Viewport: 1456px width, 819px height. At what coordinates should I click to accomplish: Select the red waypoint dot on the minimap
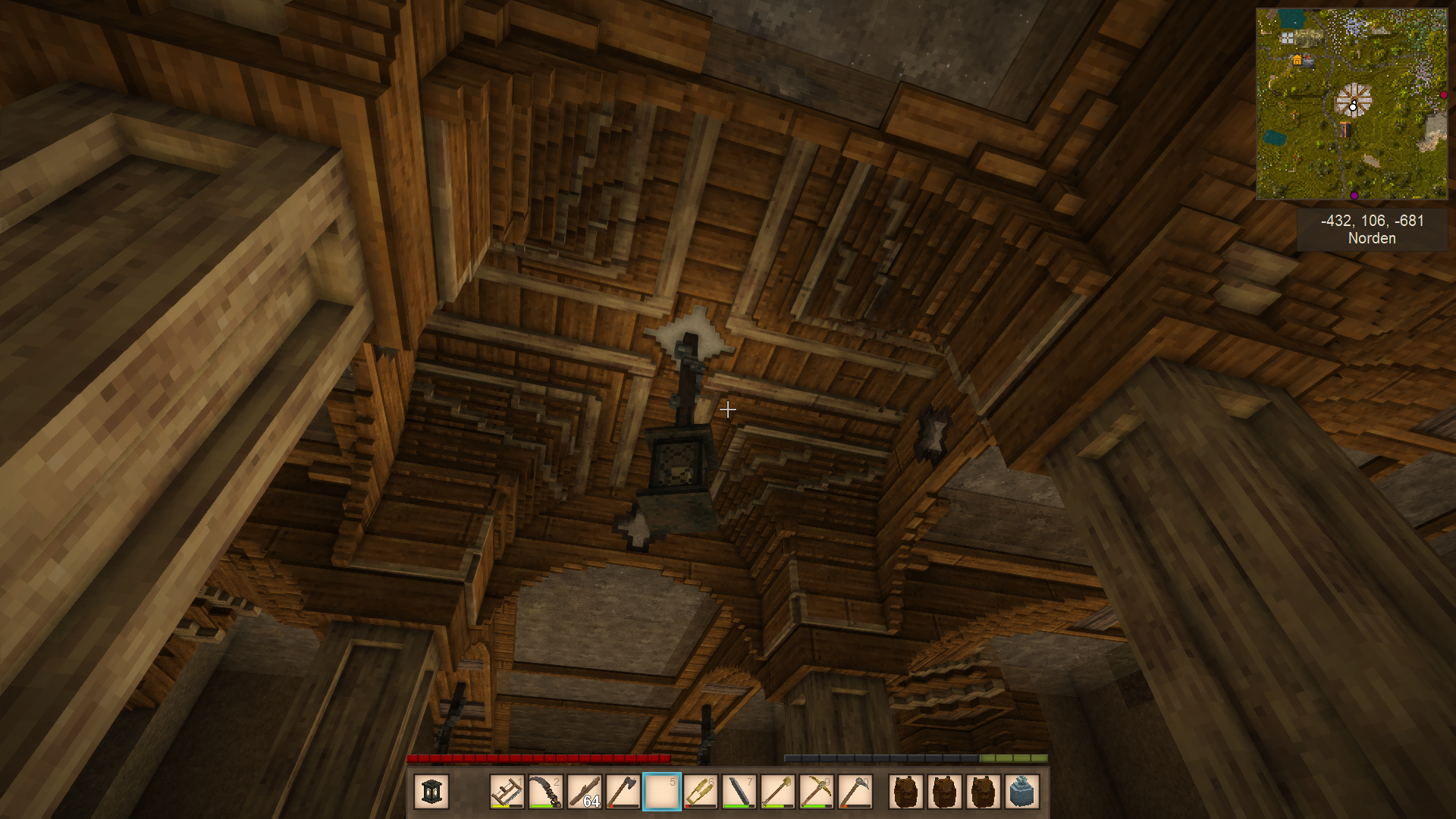1444,96
